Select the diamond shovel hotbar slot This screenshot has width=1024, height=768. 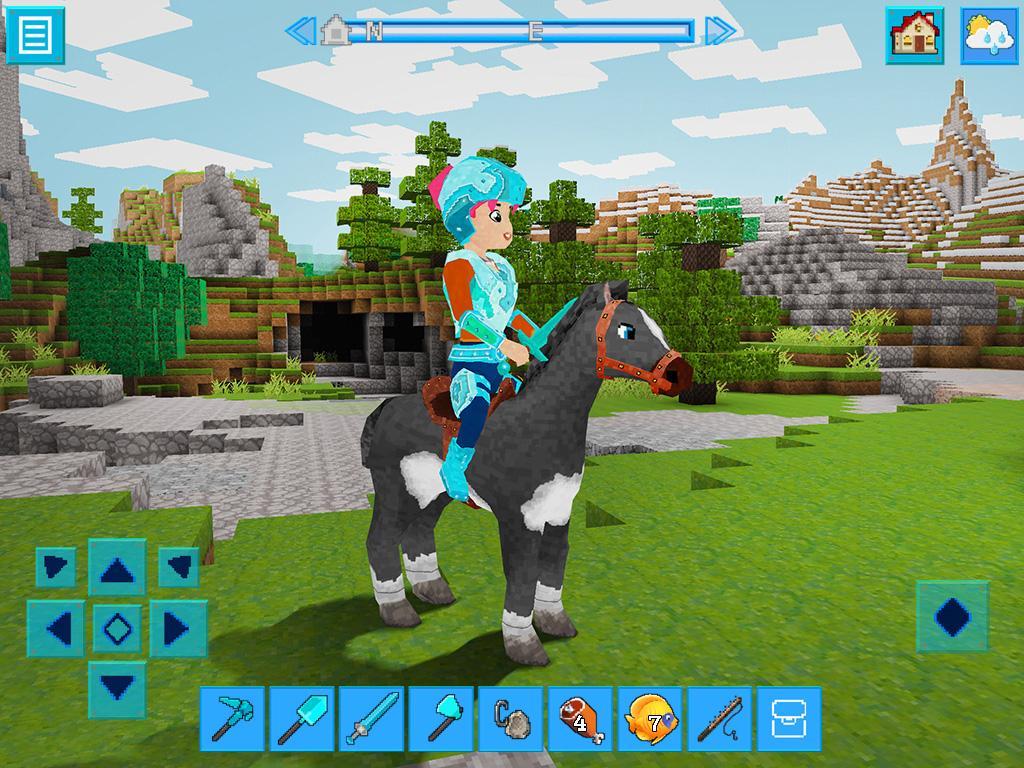pos(301,718)
